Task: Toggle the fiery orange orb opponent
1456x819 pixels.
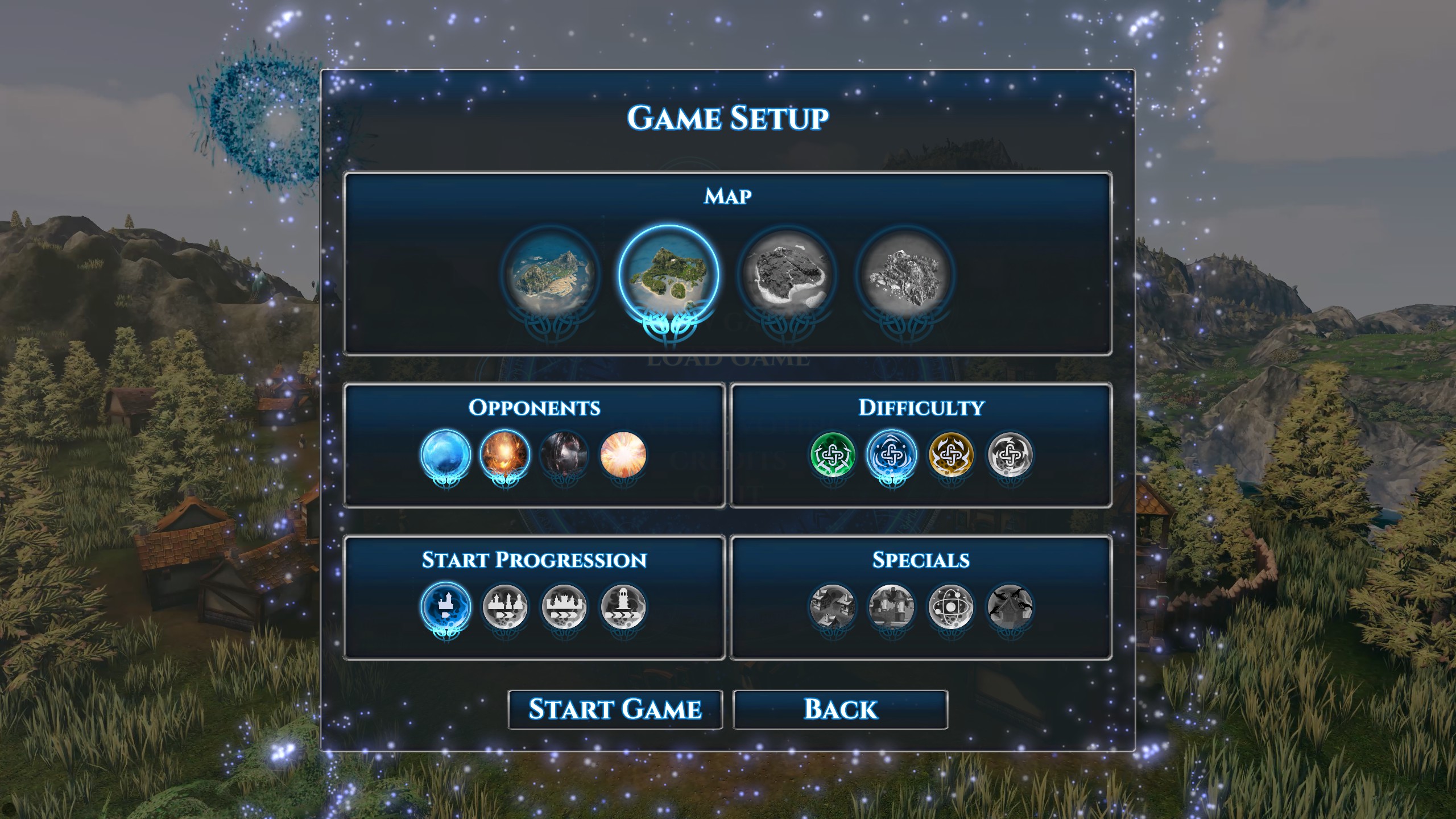Action: tap(505, 454)
